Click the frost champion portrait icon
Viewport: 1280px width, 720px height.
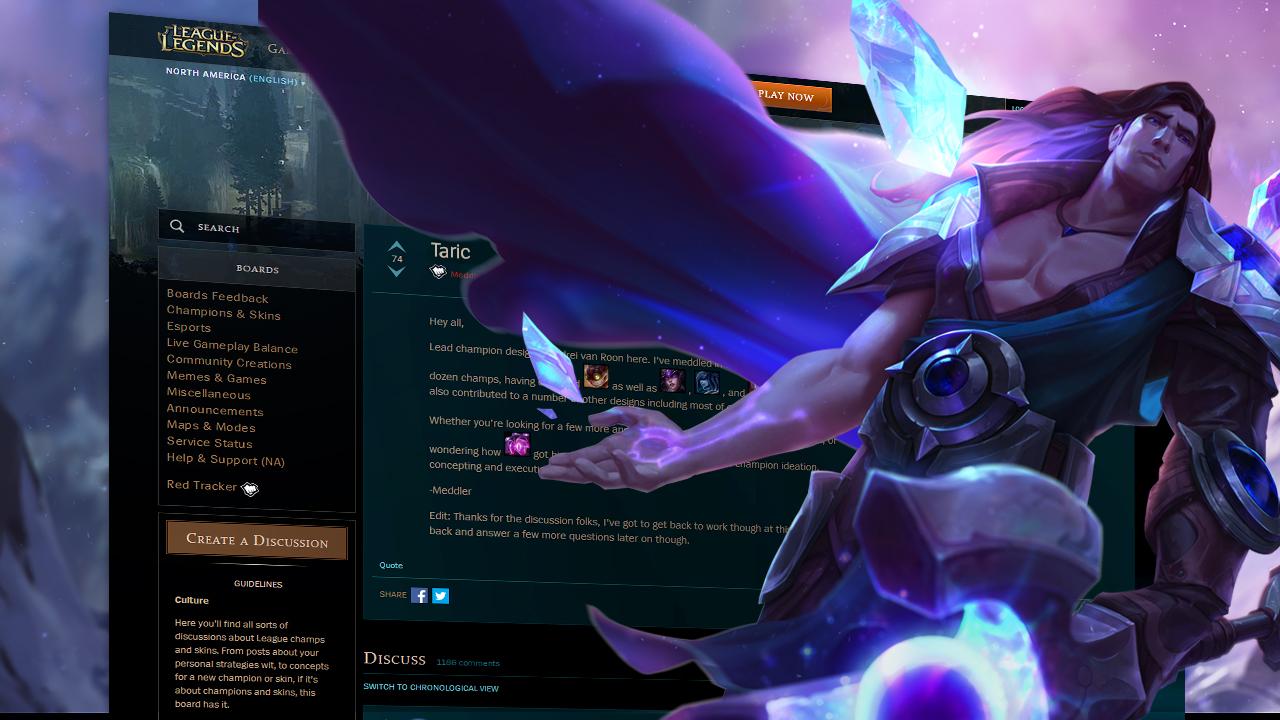click(708, 383)
